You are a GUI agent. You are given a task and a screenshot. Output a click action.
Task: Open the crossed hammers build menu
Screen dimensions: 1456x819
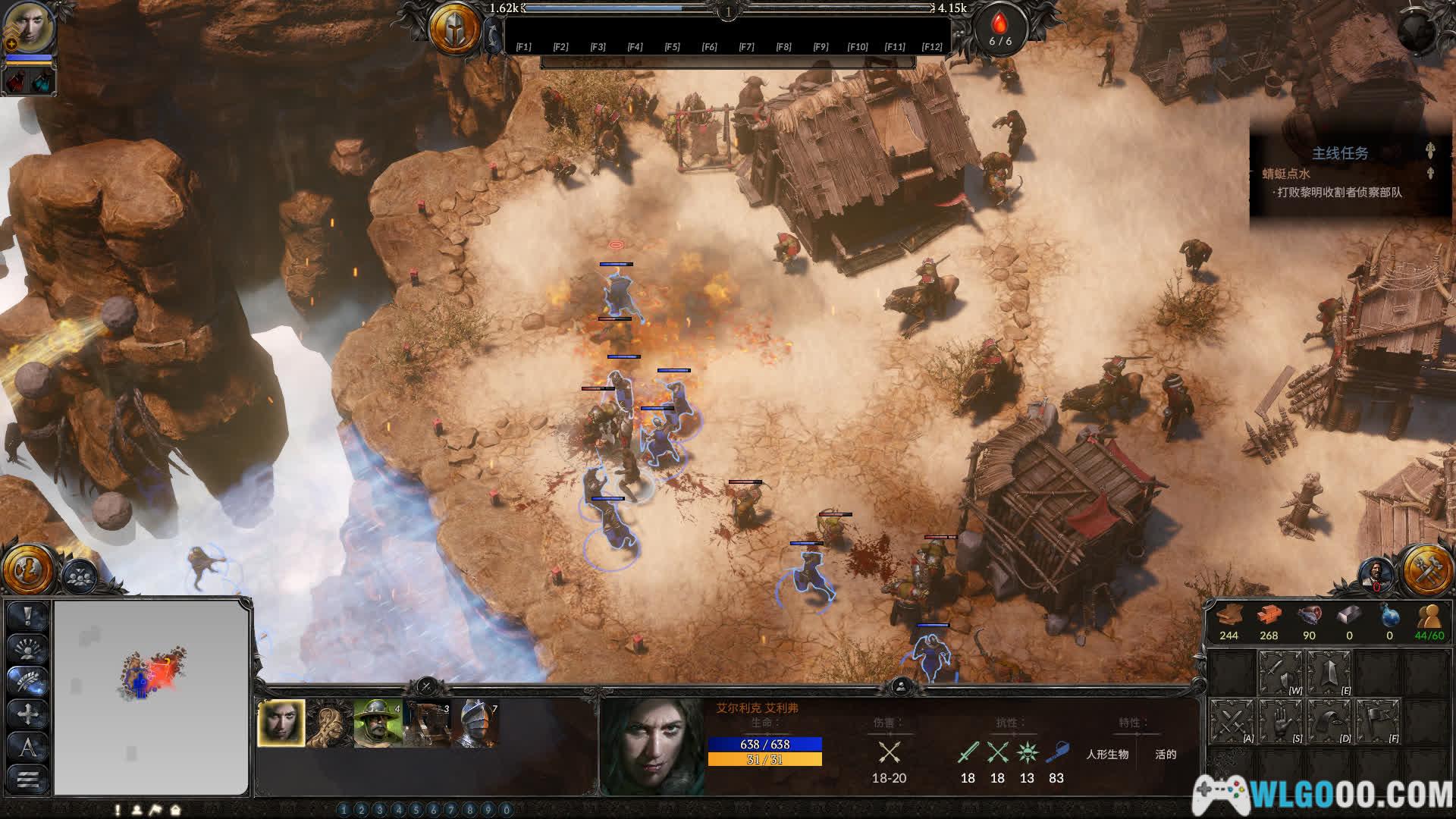click(1426, 570)
